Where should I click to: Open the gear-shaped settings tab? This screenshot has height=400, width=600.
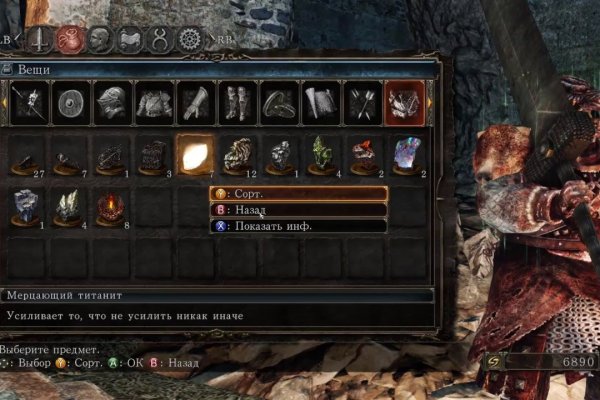pyautogui.click(x=188, y=40)
